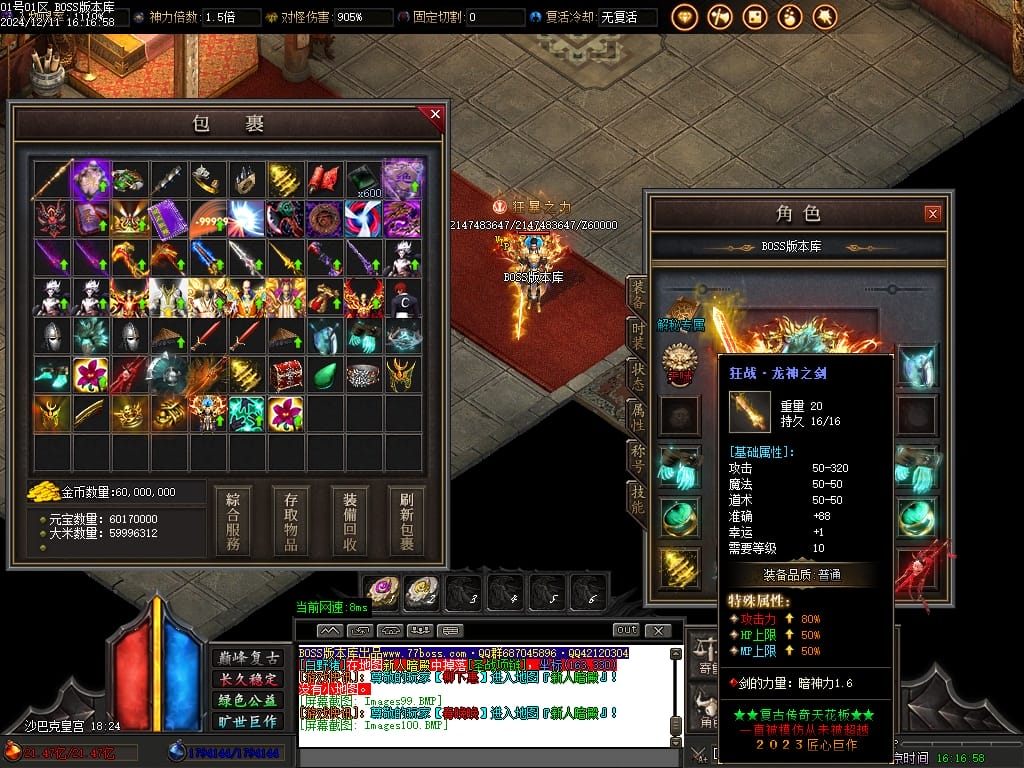The height and width of the screenshot is (768, 1024).
Task: Use the purple swirl item in hotbar slot 1
Action: [382, 593]
